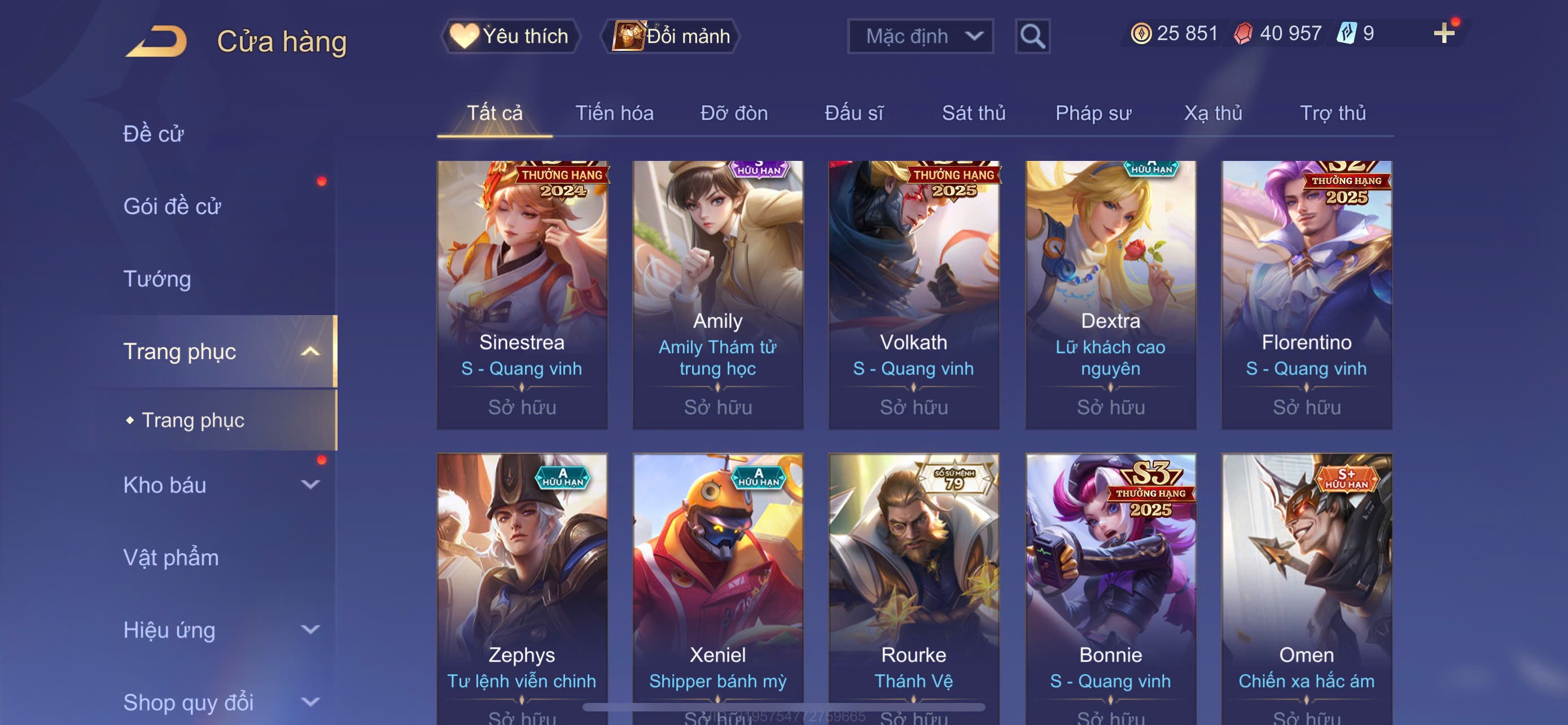The height and width of the screenshot is (725, 1568).
Task: Choose the Trợ thủ tab
Action: 1333,113
